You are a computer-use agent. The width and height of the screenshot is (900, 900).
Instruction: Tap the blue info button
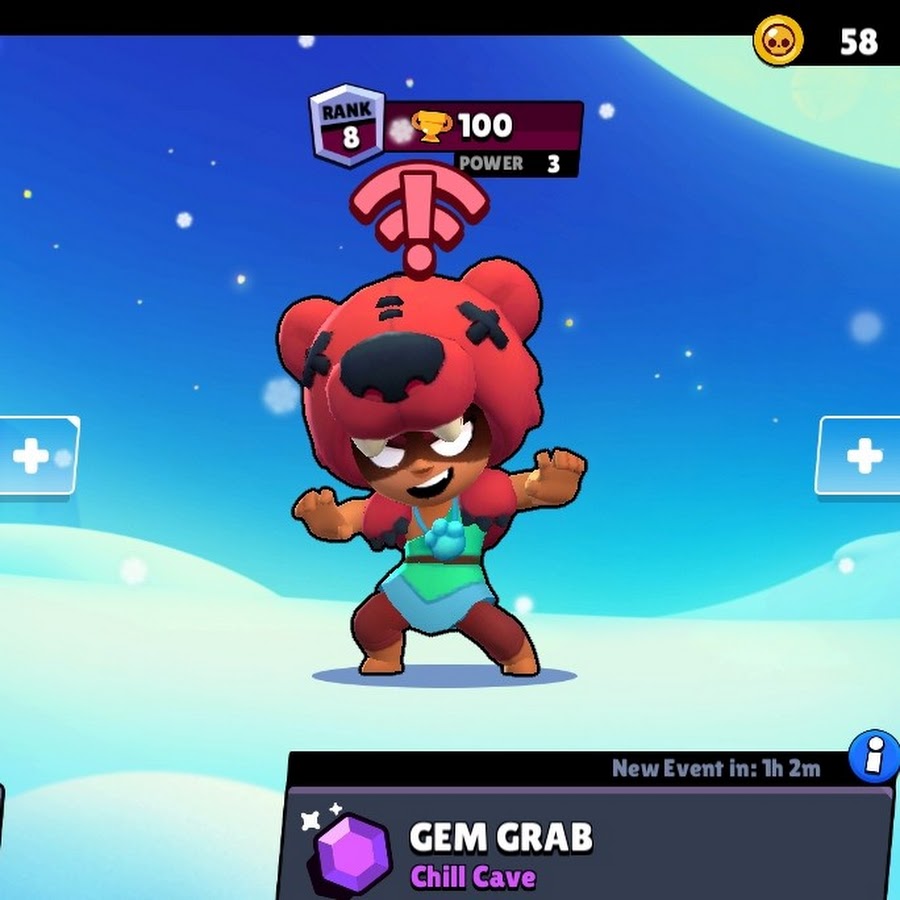(x=874, y=757)
